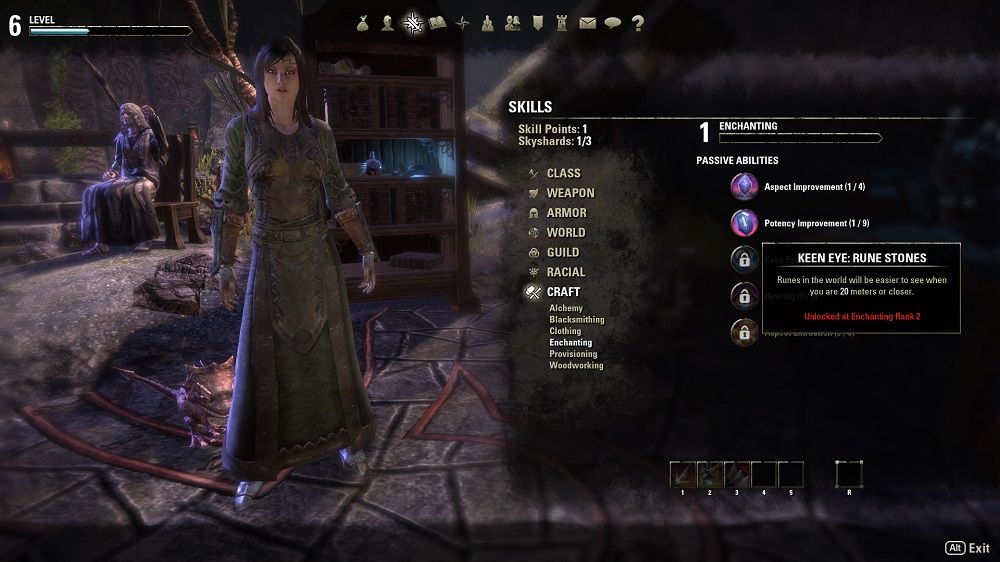Click the Potency Improvement passive icon
1000x562 pixels.
tap(744, 222)
